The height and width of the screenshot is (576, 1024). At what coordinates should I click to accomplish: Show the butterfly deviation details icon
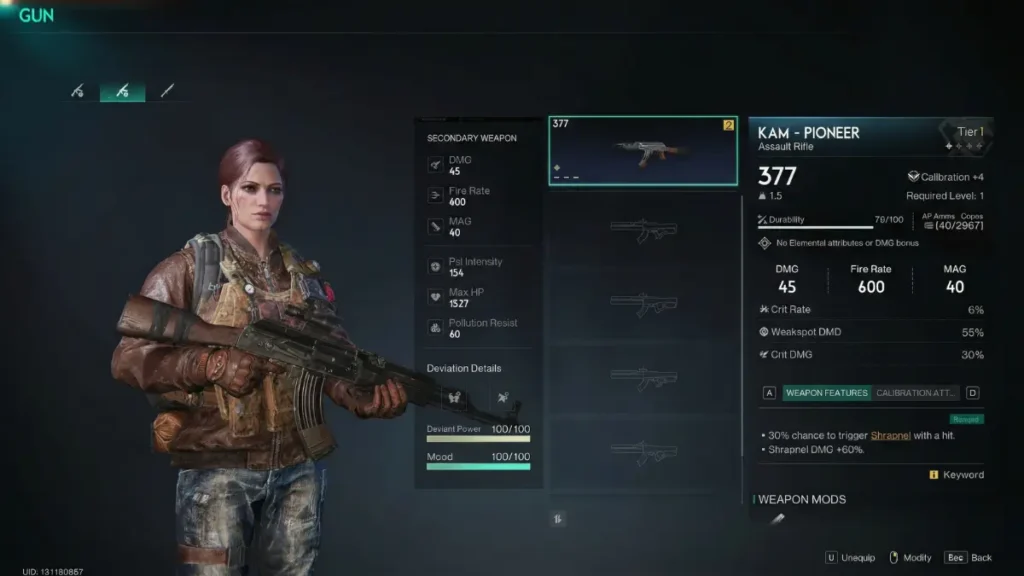click(453, 398)
